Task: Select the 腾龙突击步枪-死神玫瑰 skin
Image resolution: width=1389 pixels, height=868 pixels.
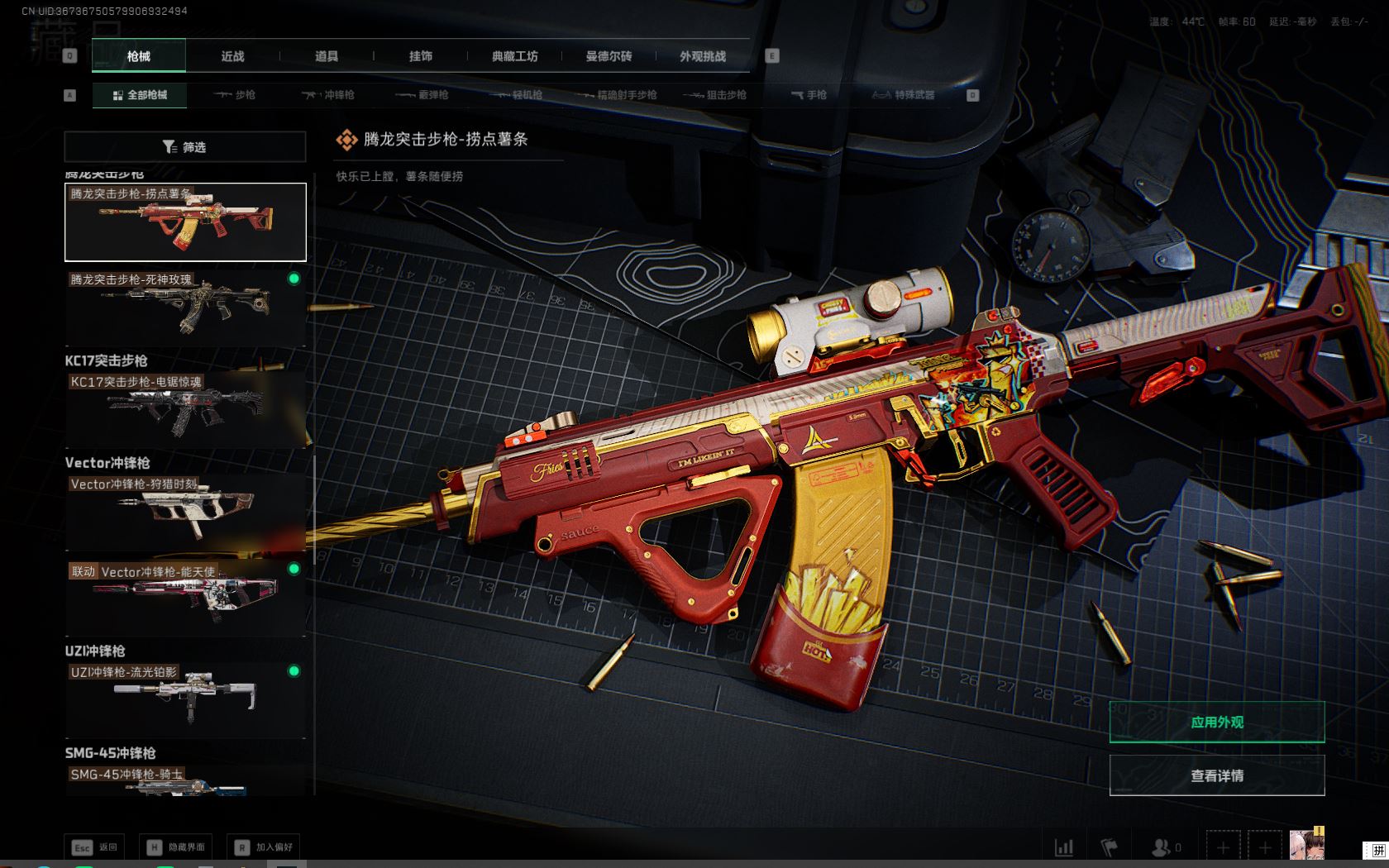Action: 185,306
